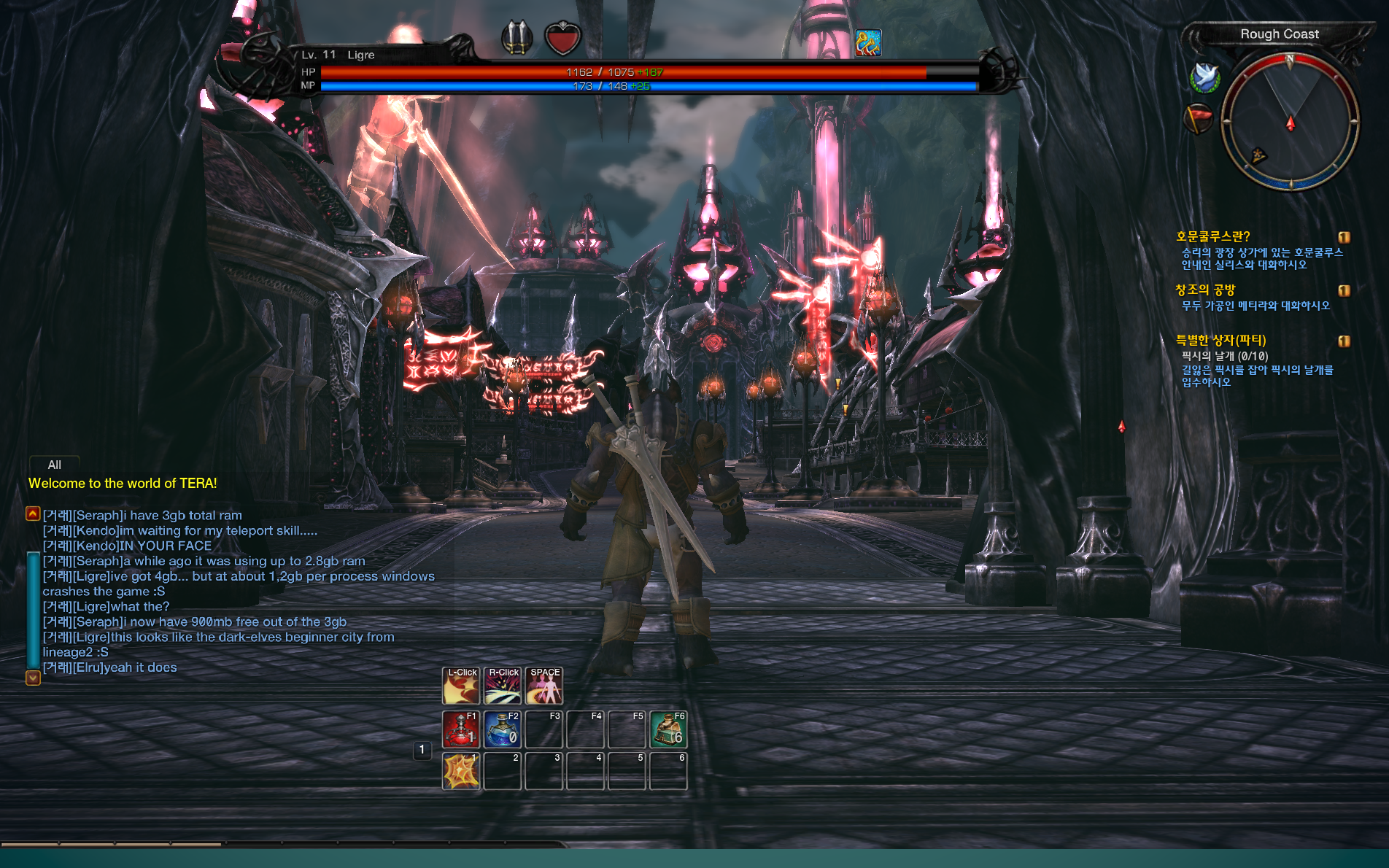Click the chat scroll-down arrow button
Screen dimensions: 1389x868
(33, 678)
